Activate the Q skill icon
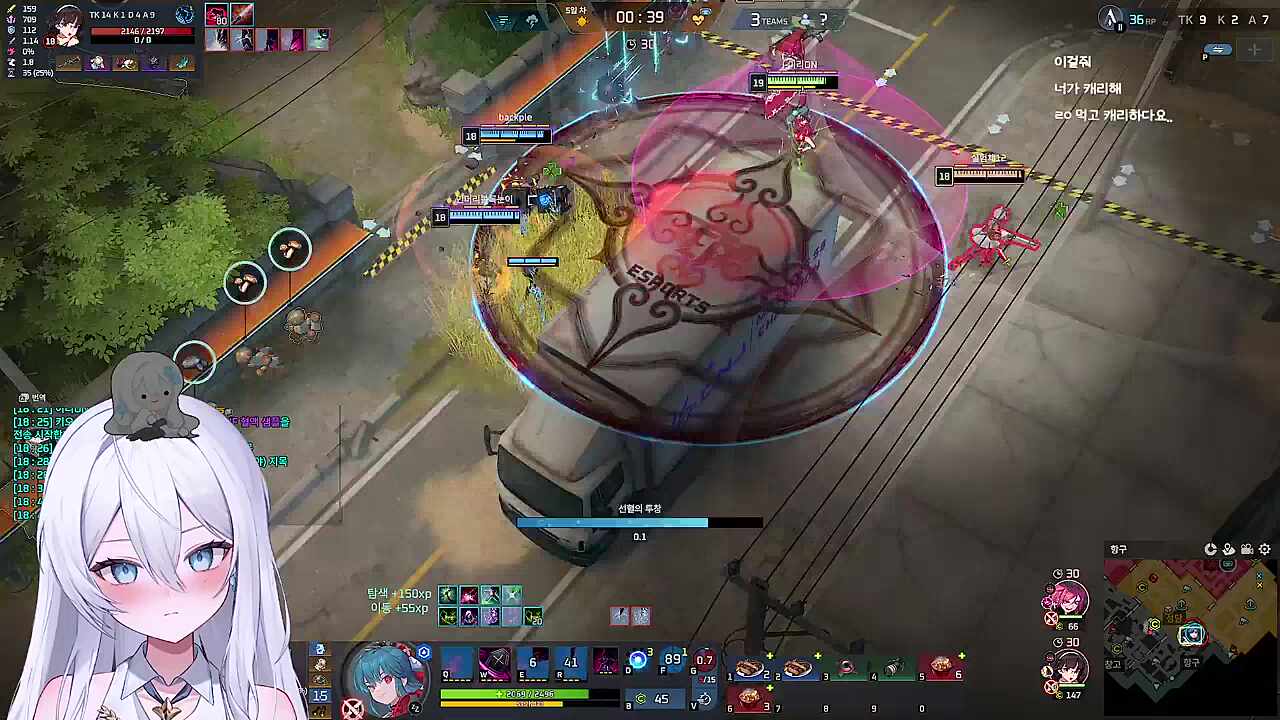The image size is (1280, 720). coord(457,664)
